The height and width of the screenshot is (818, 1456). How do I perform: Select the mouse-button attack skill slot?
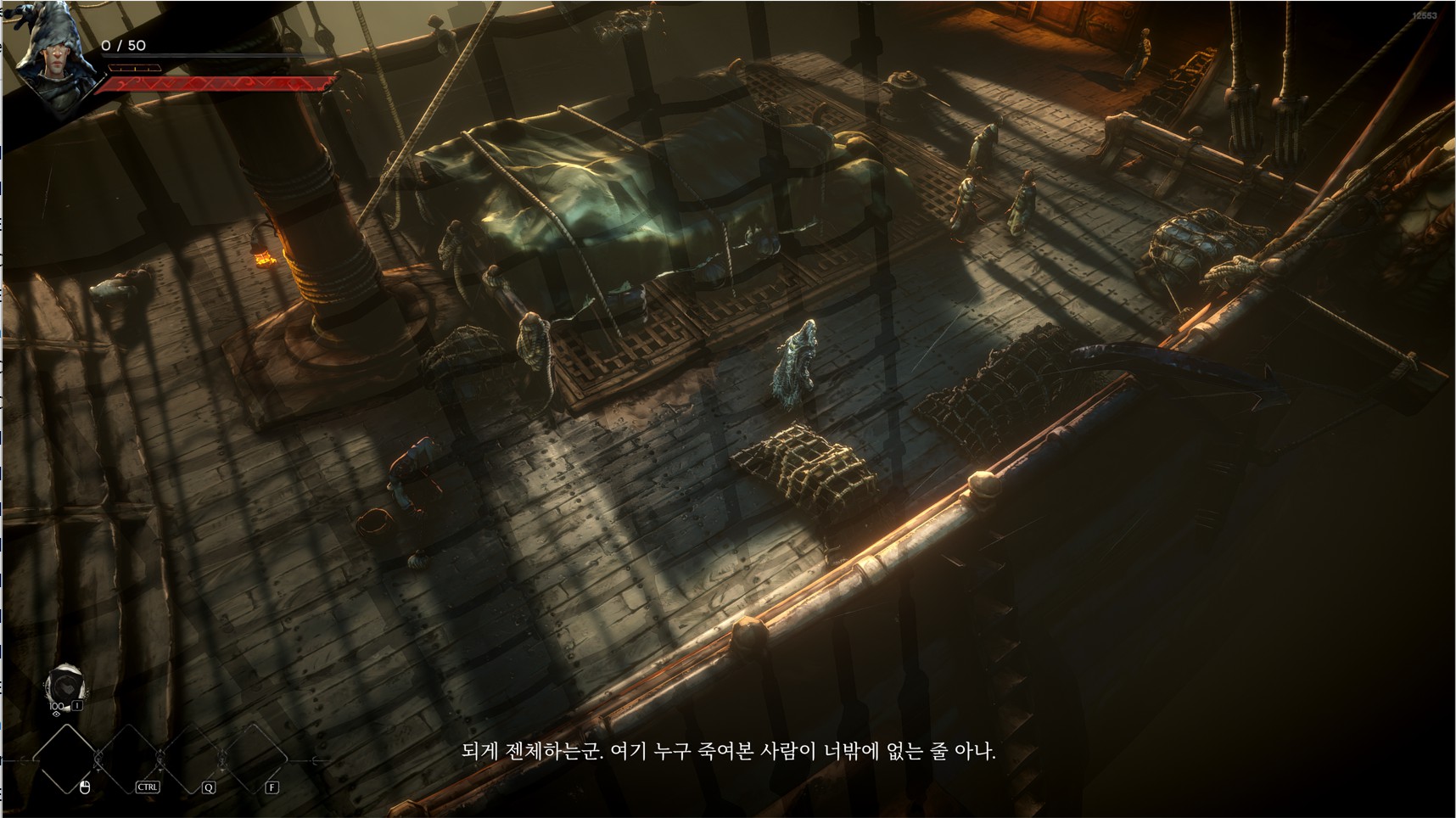[66, 759]
